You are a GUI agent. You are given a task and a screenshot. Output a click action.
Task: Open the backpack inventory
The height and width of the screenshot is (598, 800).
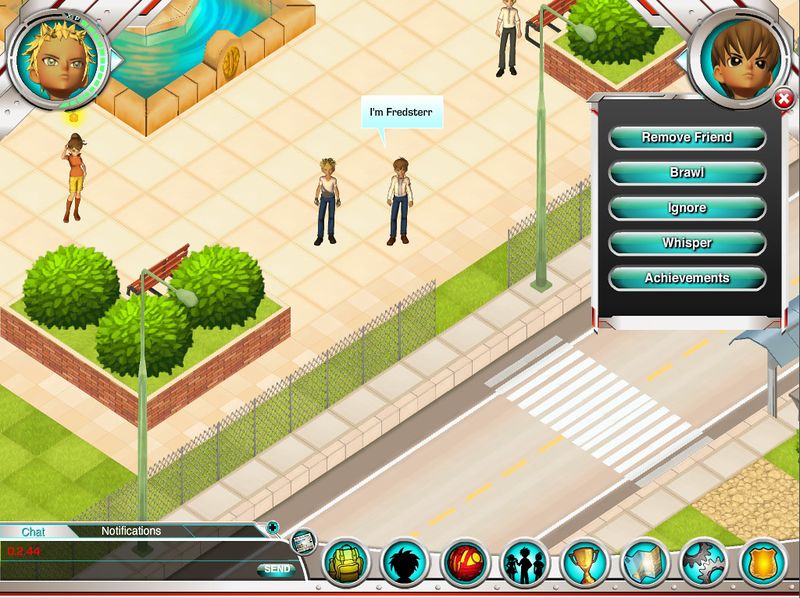(x=346, y=564)
